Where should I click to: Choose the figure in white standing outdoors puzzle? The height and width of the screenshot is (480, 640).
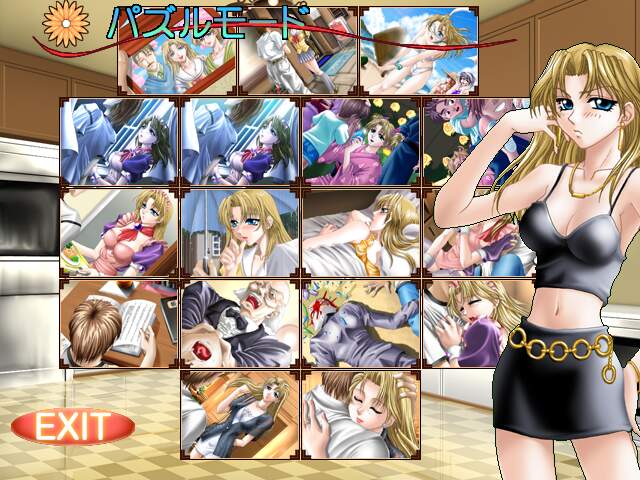click(298, 52)
